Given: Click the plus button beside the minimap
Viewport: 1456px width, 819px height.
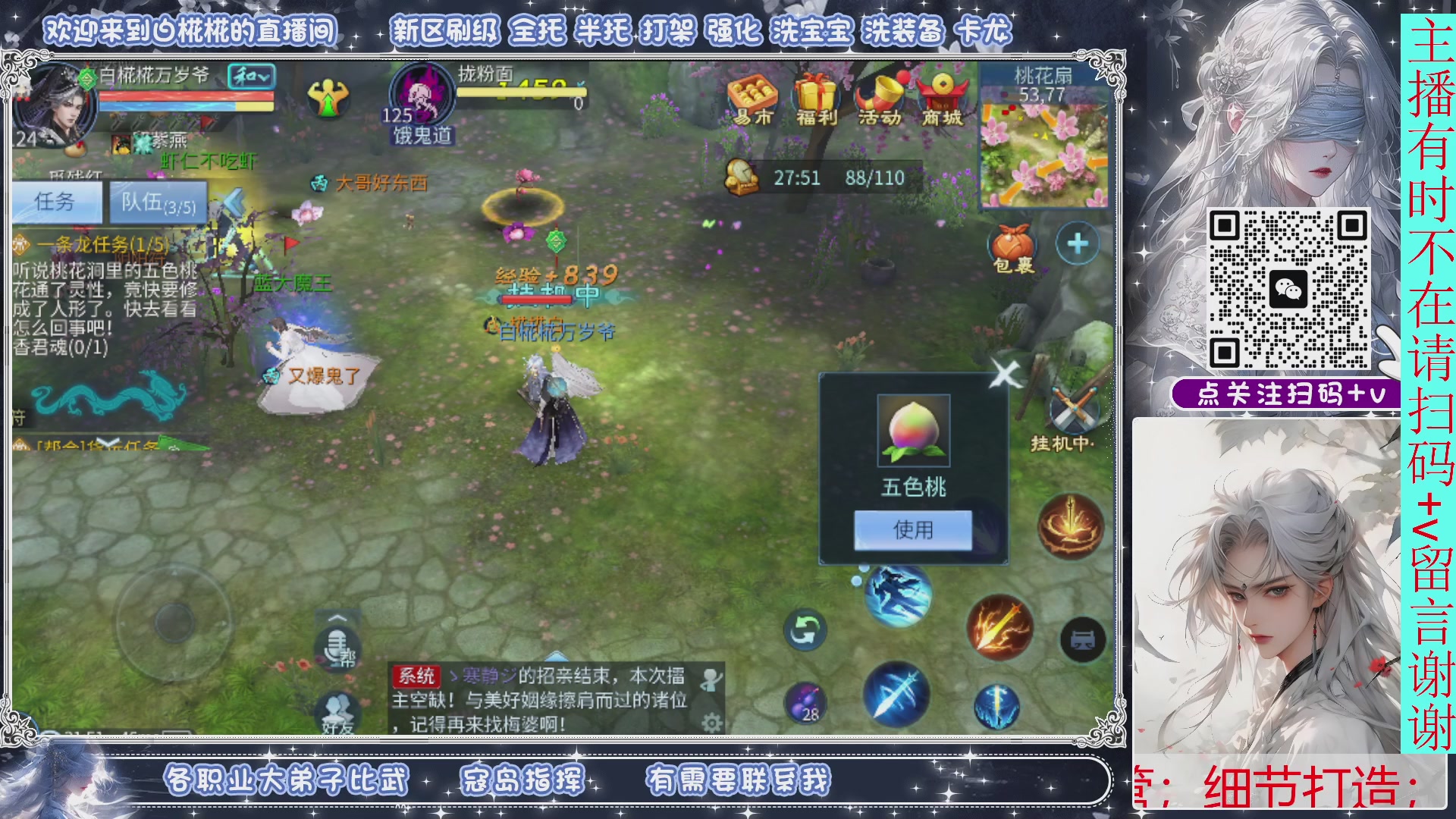Looking at the screenshot, I should coord(1076,244).
